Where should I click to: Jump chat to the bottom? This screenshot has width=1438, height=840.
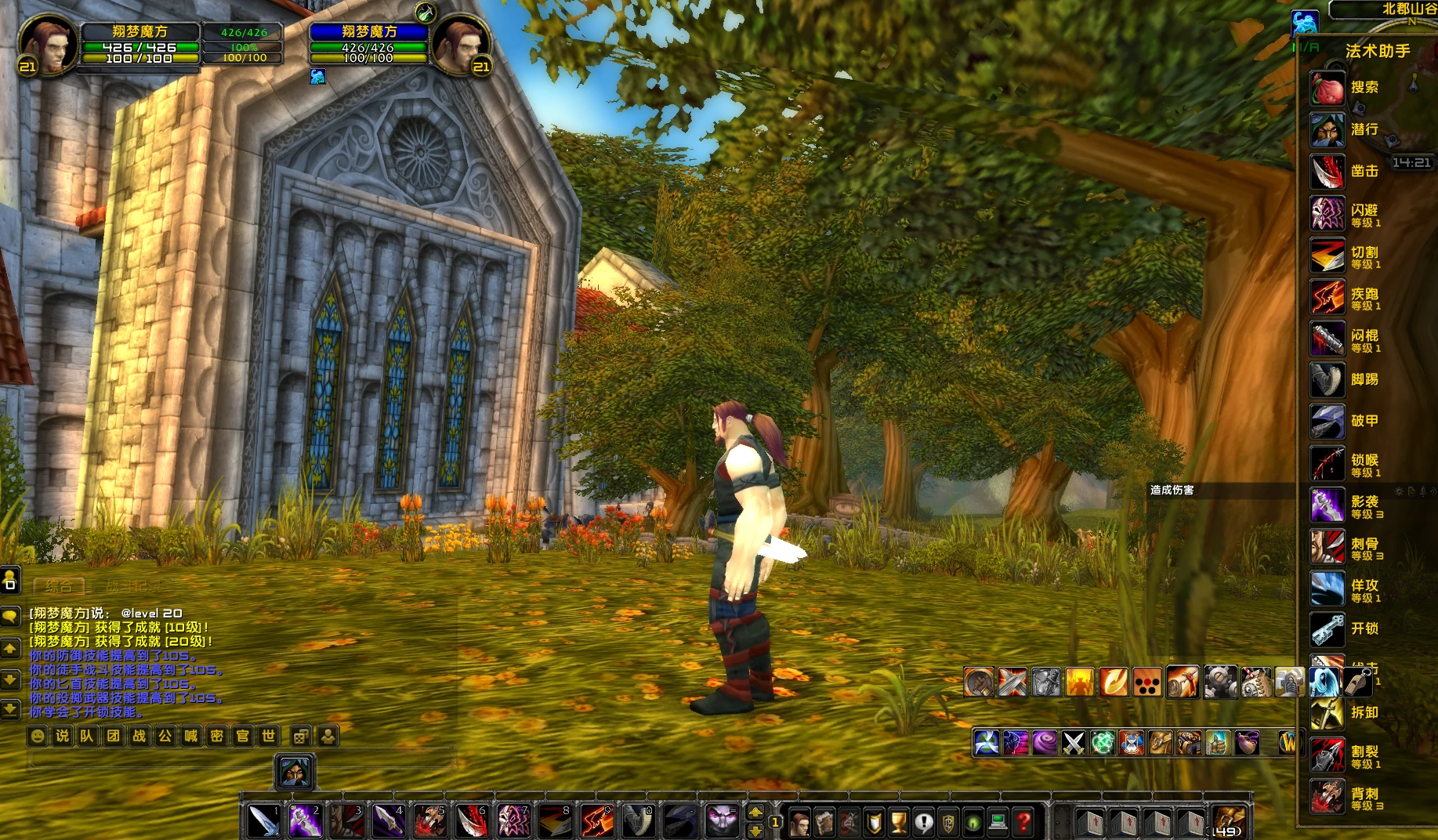tap(10, 709)
